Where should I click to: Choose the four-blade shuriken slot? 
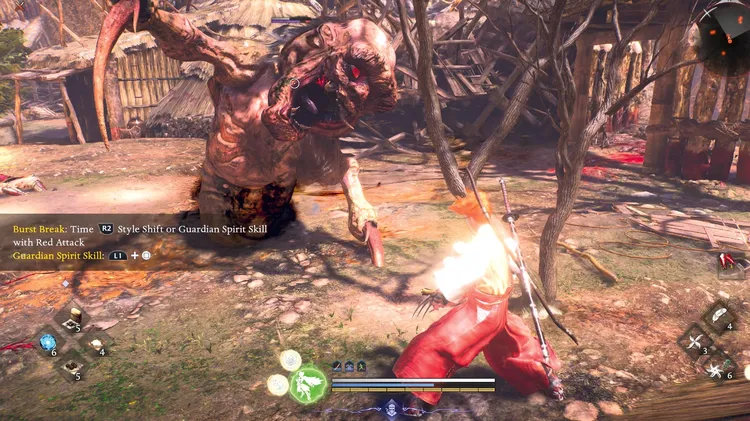point(696,342)
